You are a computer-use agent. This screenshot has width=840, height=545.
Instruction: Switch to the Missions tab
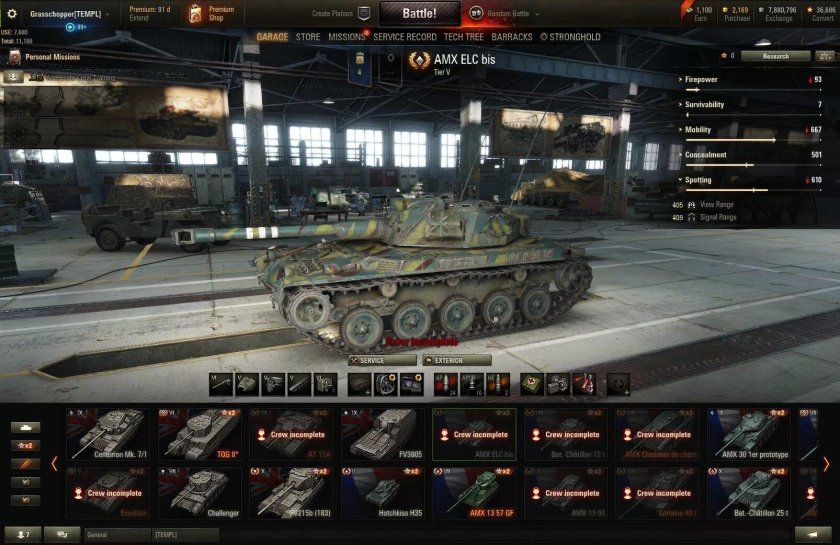click(x=347, y=37)
